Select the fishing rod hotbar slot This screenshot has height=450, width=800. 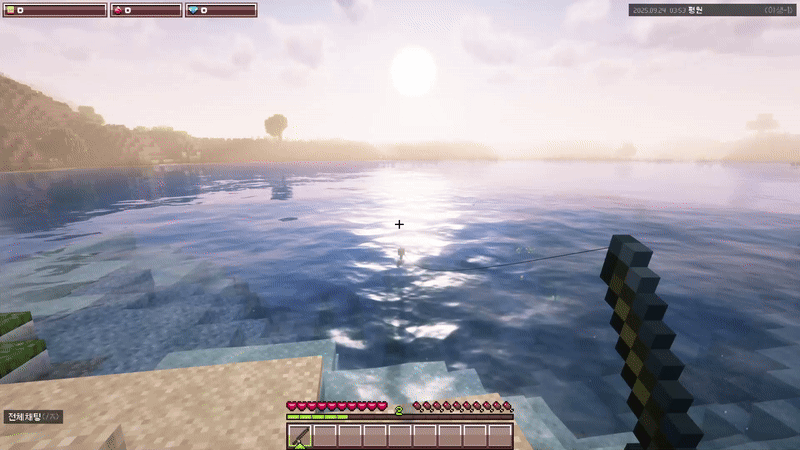click(300, 436)
